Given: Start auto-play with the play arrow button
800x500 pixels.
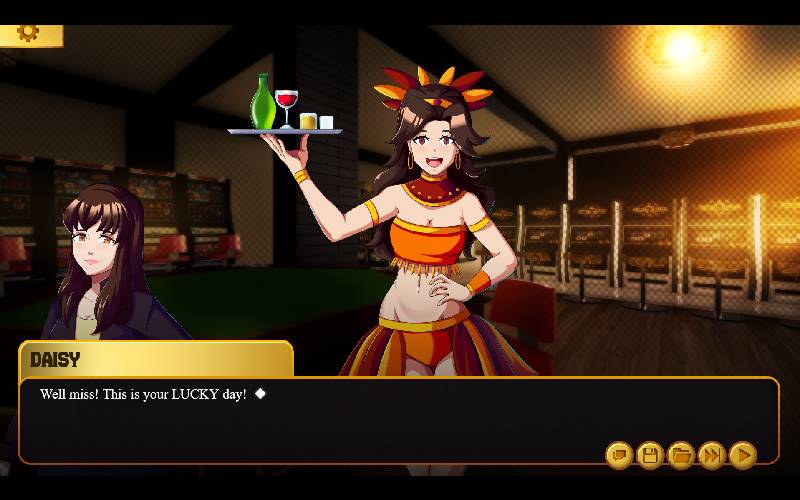Looking at the screenshot, I should point(742,456).
